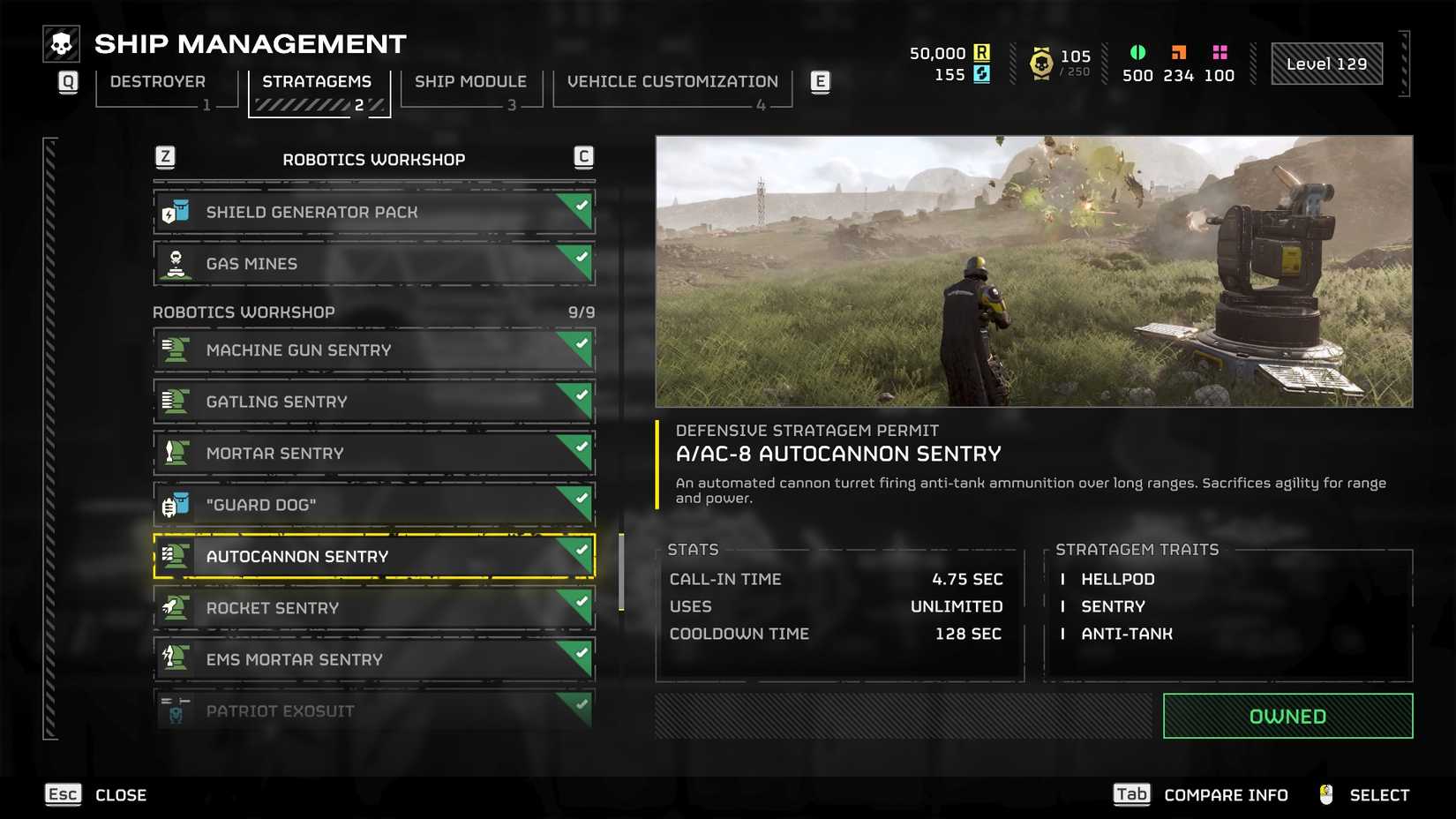
Task: Click the Z key to switch workshop page
Action: pos(164,156)
